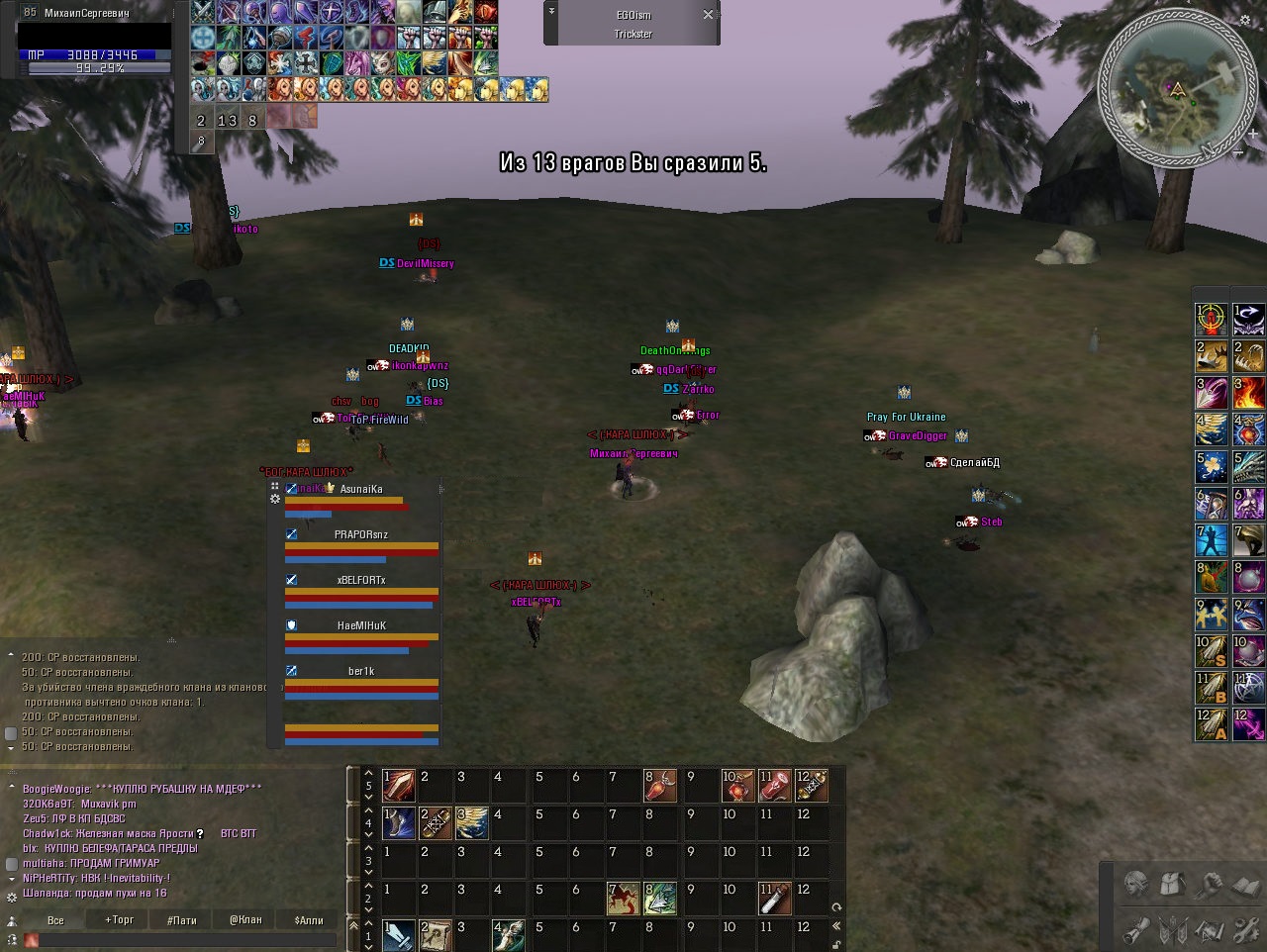Toggle the checkbox beside party member PRAPORsnz
1267x952 pixels.
291,533
